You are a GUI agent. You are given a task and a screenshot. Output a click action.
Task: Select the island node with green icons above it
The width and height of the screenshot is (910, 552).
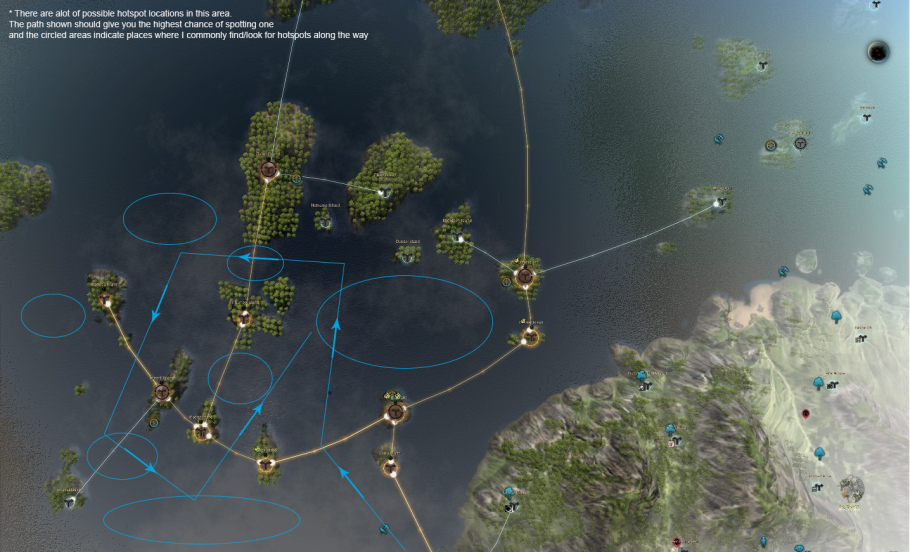coord(397,411)
